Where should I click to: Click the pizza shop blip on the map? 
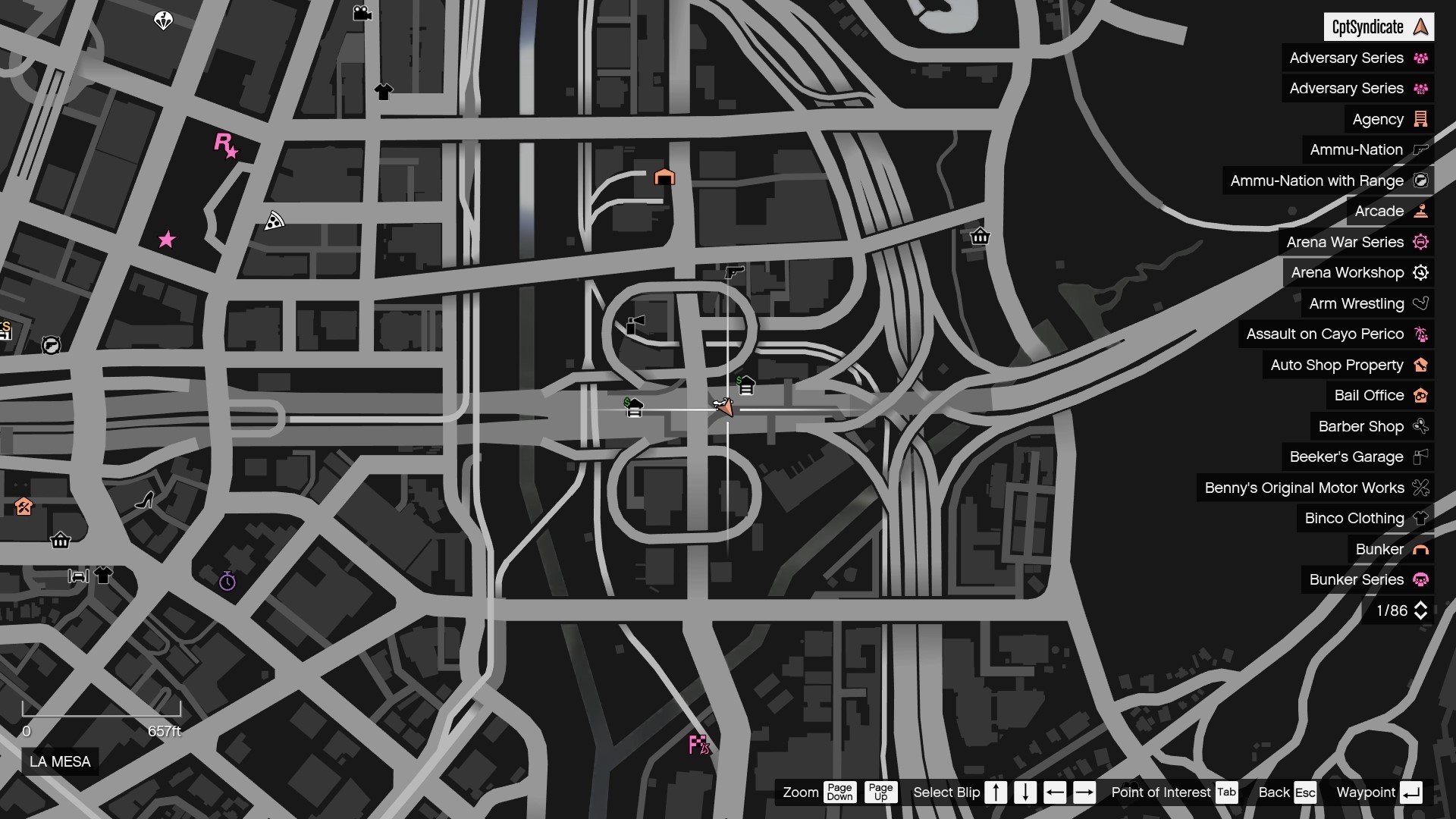click(x=274, y=220)
